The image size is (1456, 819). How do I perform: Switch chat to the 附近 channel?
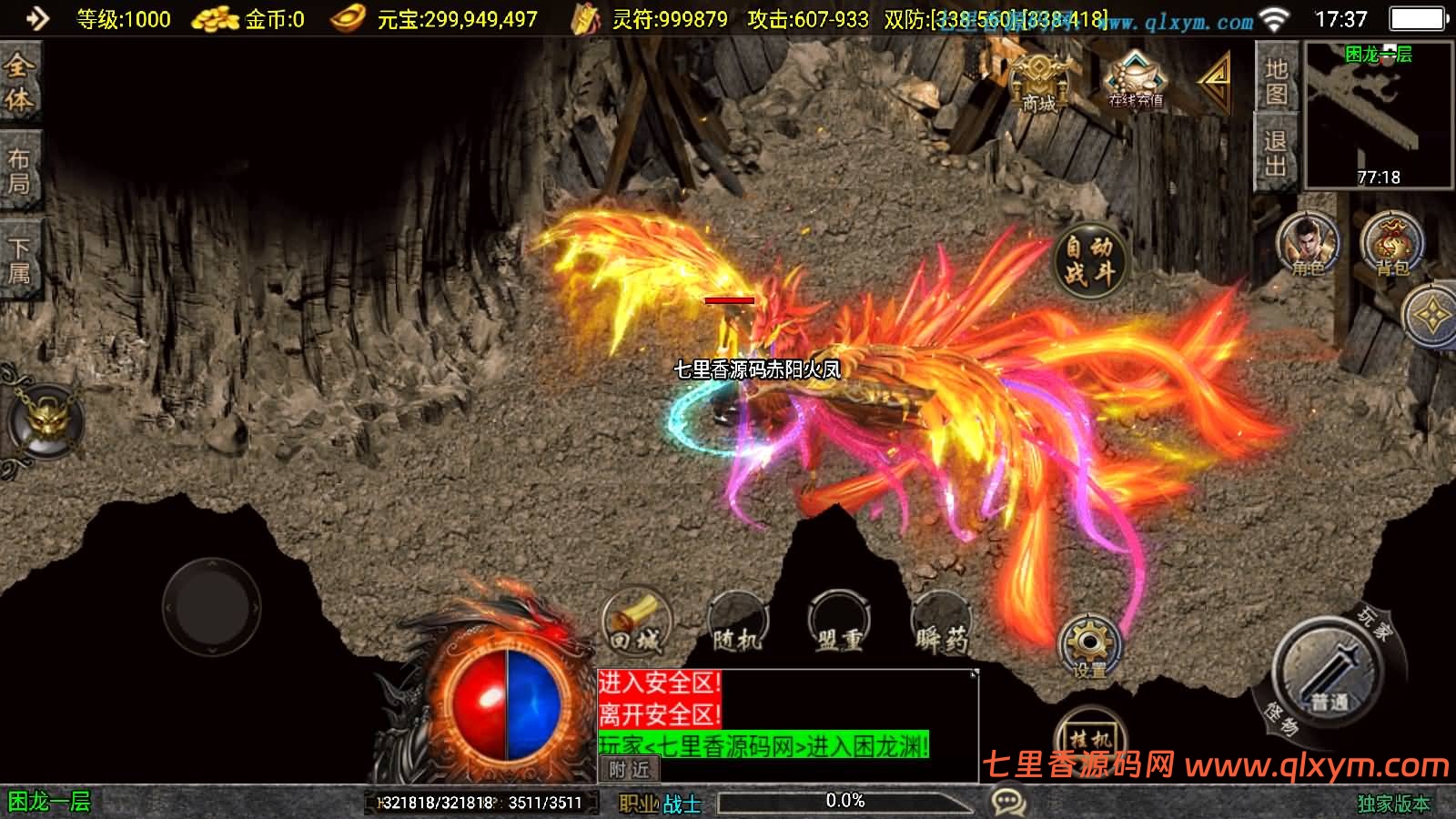629,770
